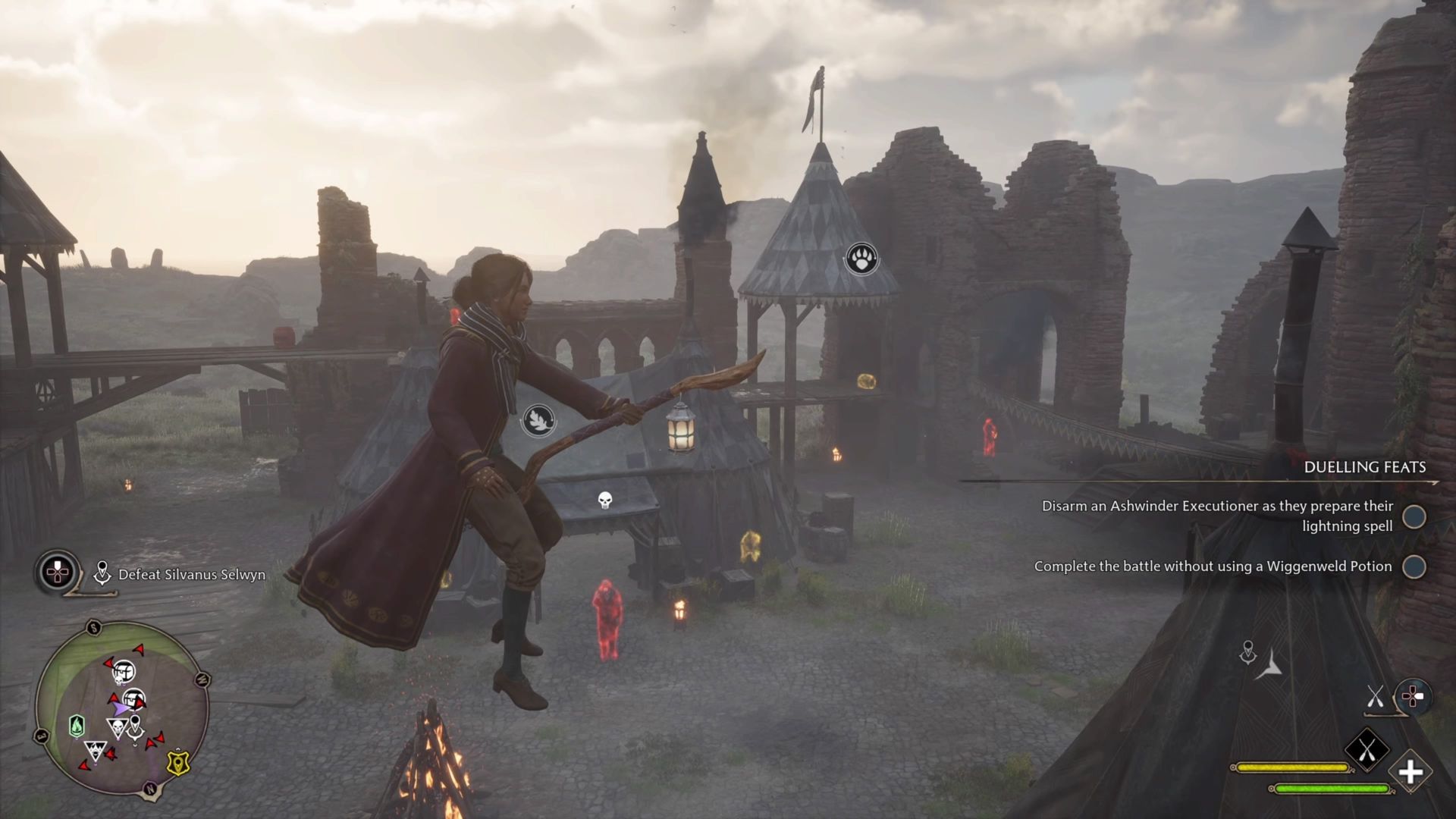Screen dimensions: 1456x819
Task: Open the compass North marker on the minimap
Action: (149, 788)
